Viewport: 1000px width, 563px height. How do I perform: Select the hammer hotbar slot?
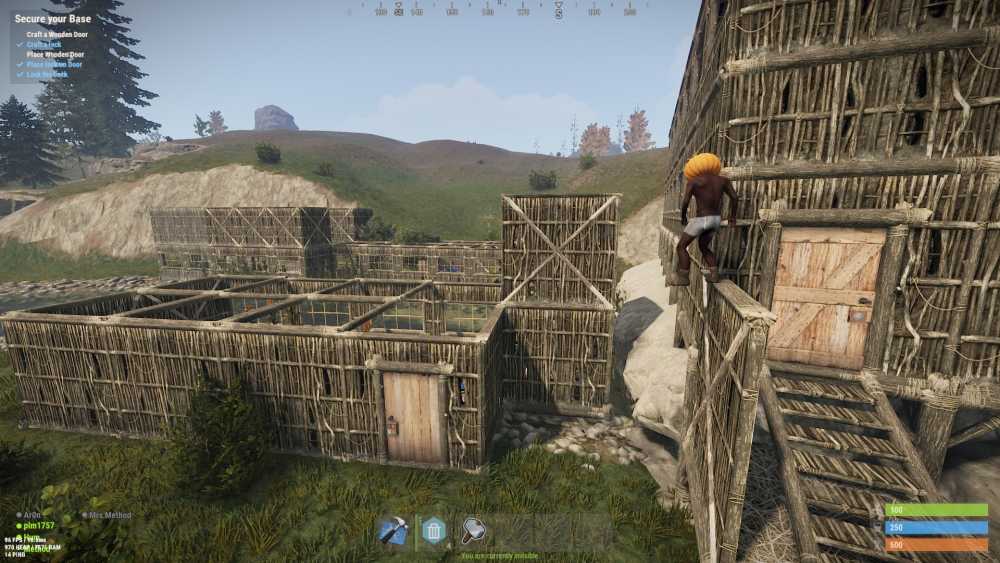tap(473, 530)
